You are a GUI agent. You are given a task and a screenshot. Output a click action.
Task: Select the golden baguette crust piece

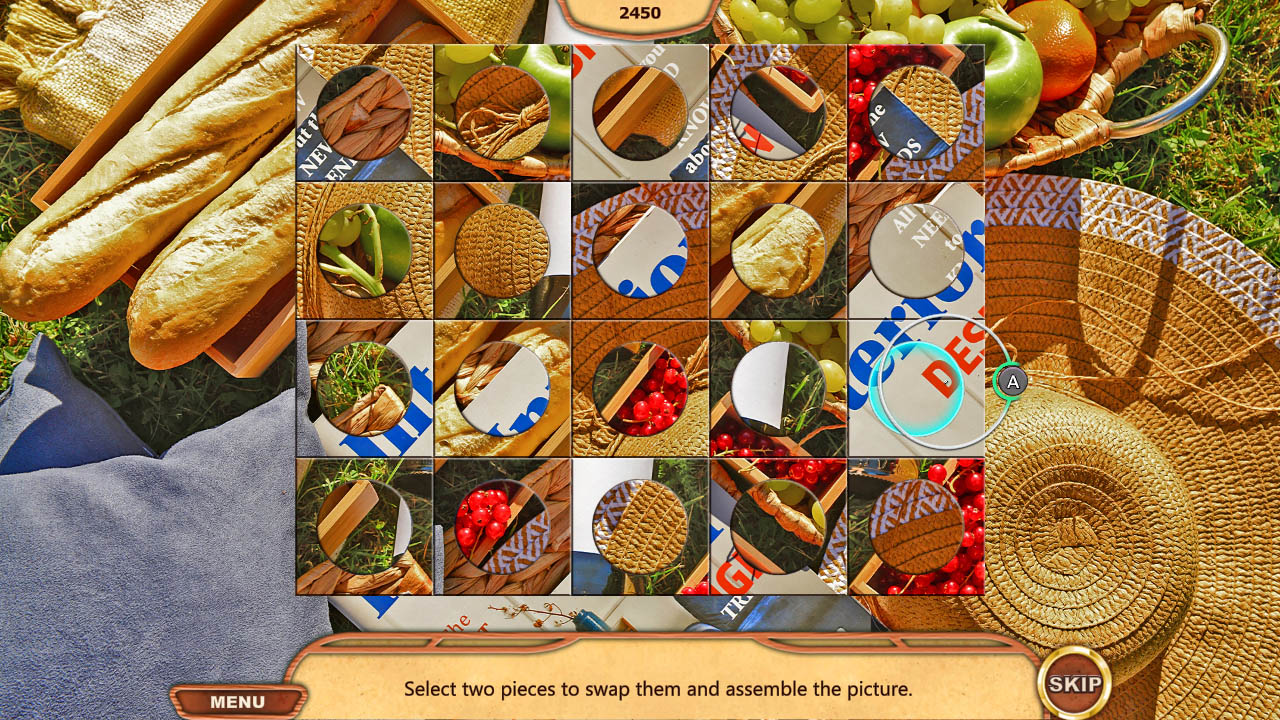[x=776, y=250]
